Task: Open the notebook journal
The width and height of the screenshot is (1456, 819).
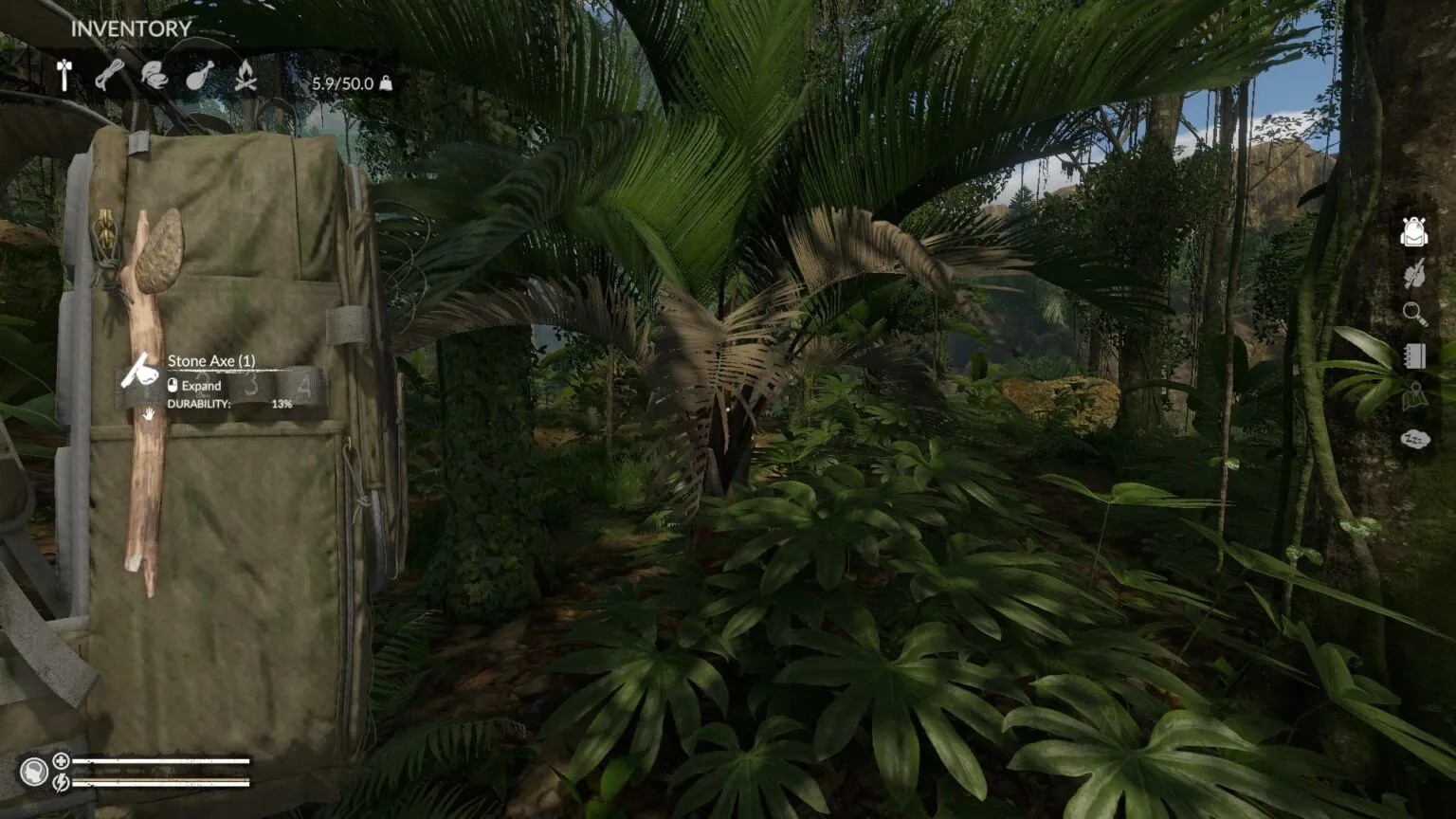Action: [x=1414, y=355]
